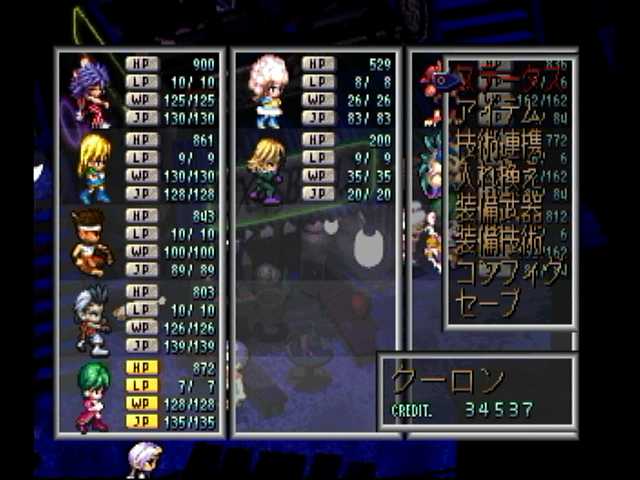Pick the pink-haired character with 529 HP
The image size is (640, 480).
(x=267, y=92)
